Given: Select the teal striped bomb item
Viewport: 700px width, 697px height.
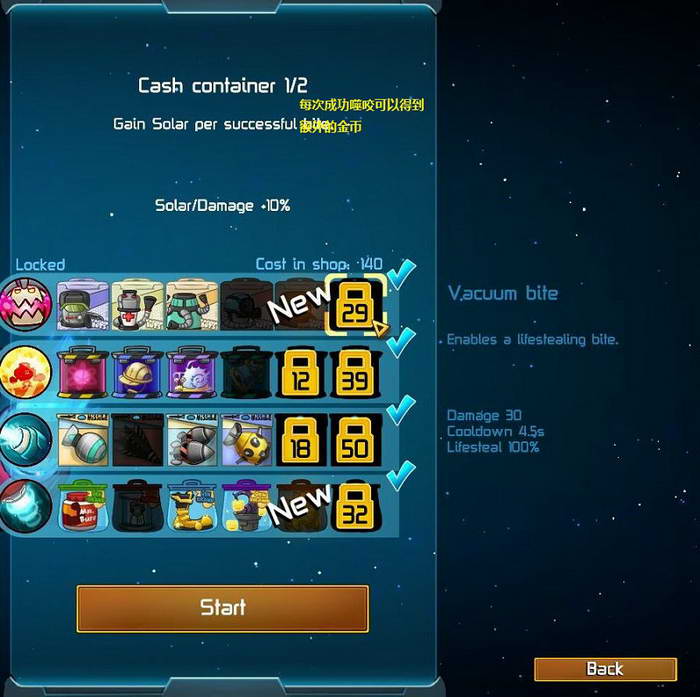Looking at the screenshot, I should coord(83,440).
